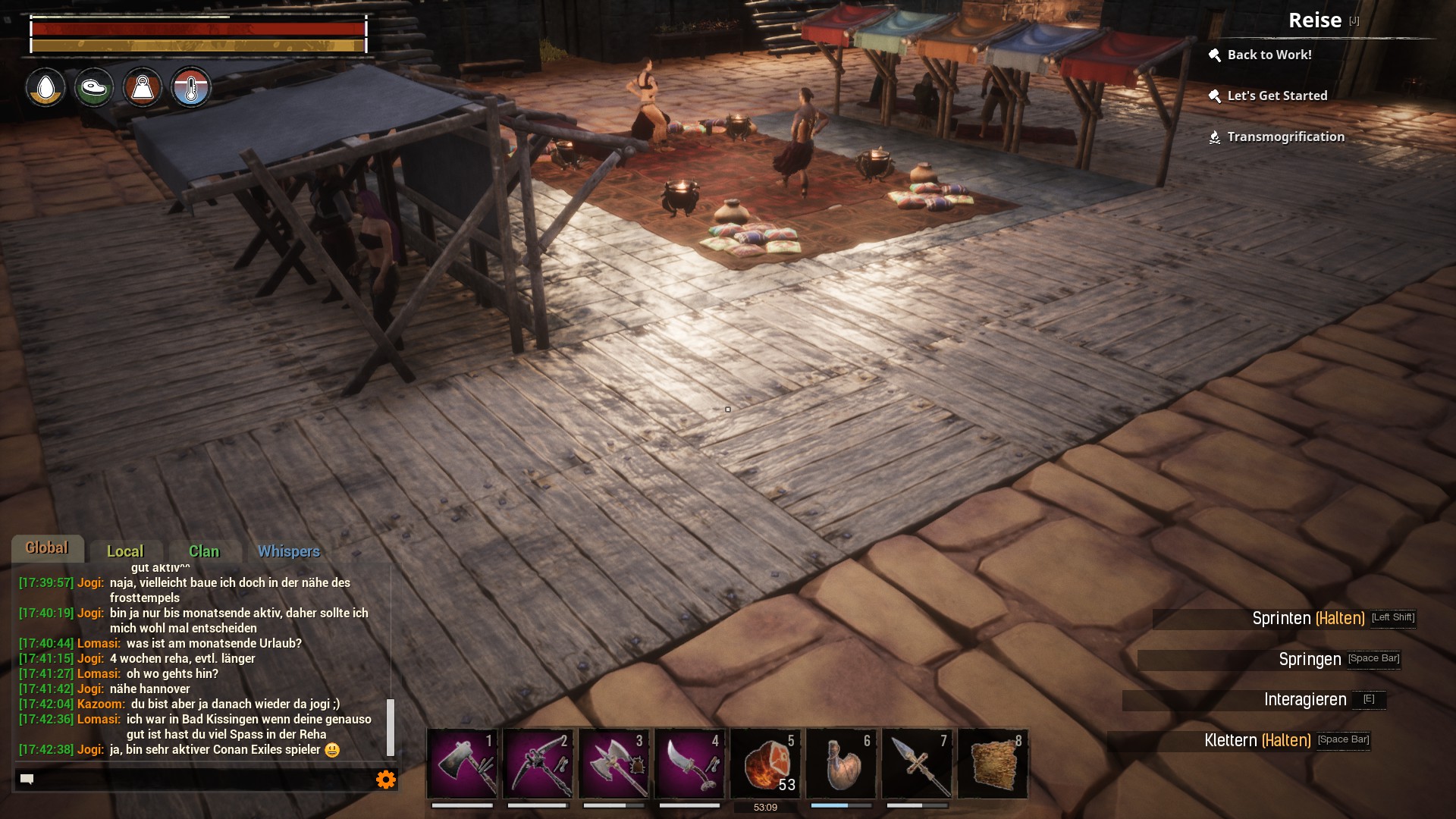This screenshot has width=1456, height=819.
Task: Equip the pickaxe in hotbar slot 2
Action: tap(538, 764)
